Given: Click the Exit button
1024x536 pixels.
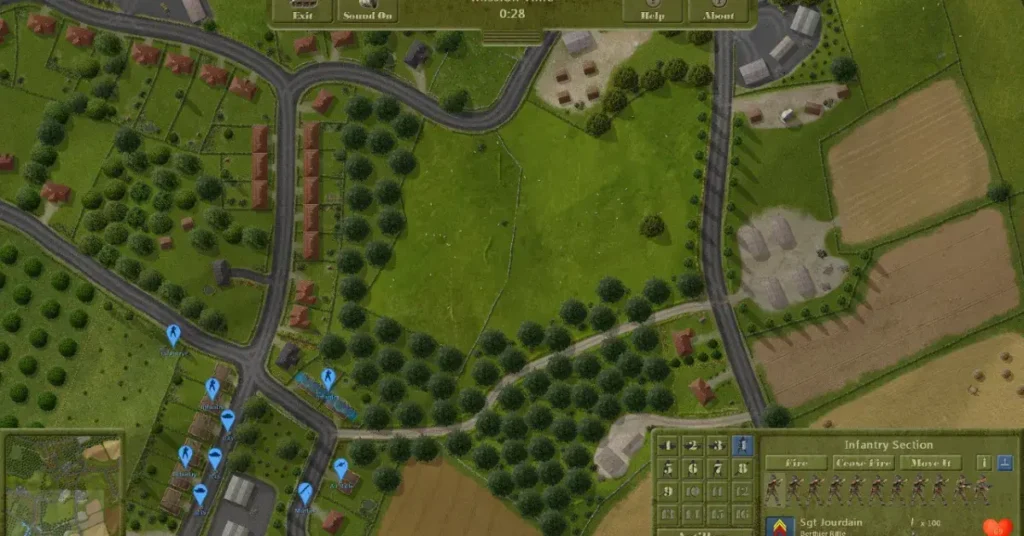Looking at the screenshot, I should 300,12.
